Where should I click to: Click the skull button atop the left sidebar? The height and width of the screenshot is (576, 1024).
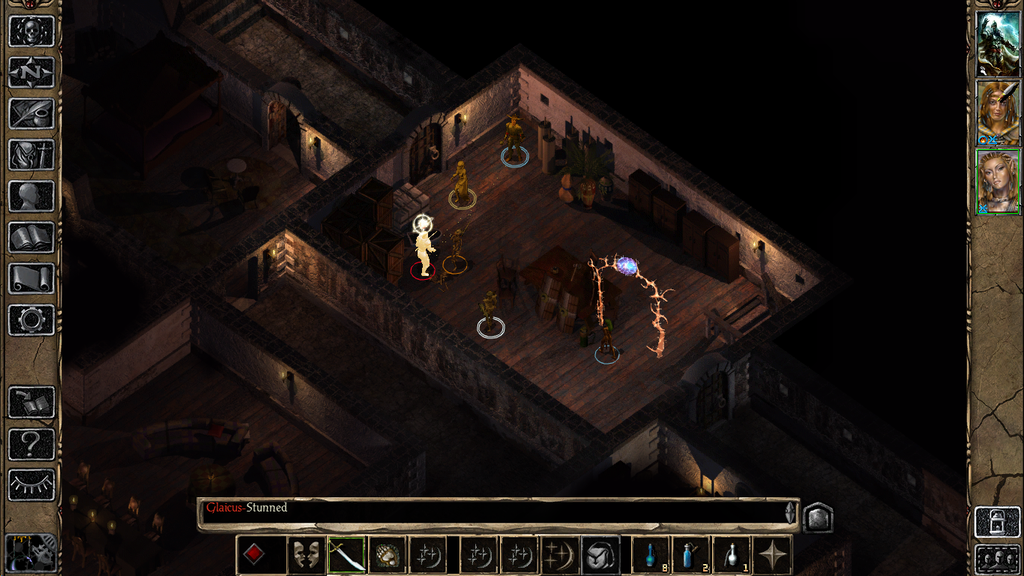tap(31, 30)
